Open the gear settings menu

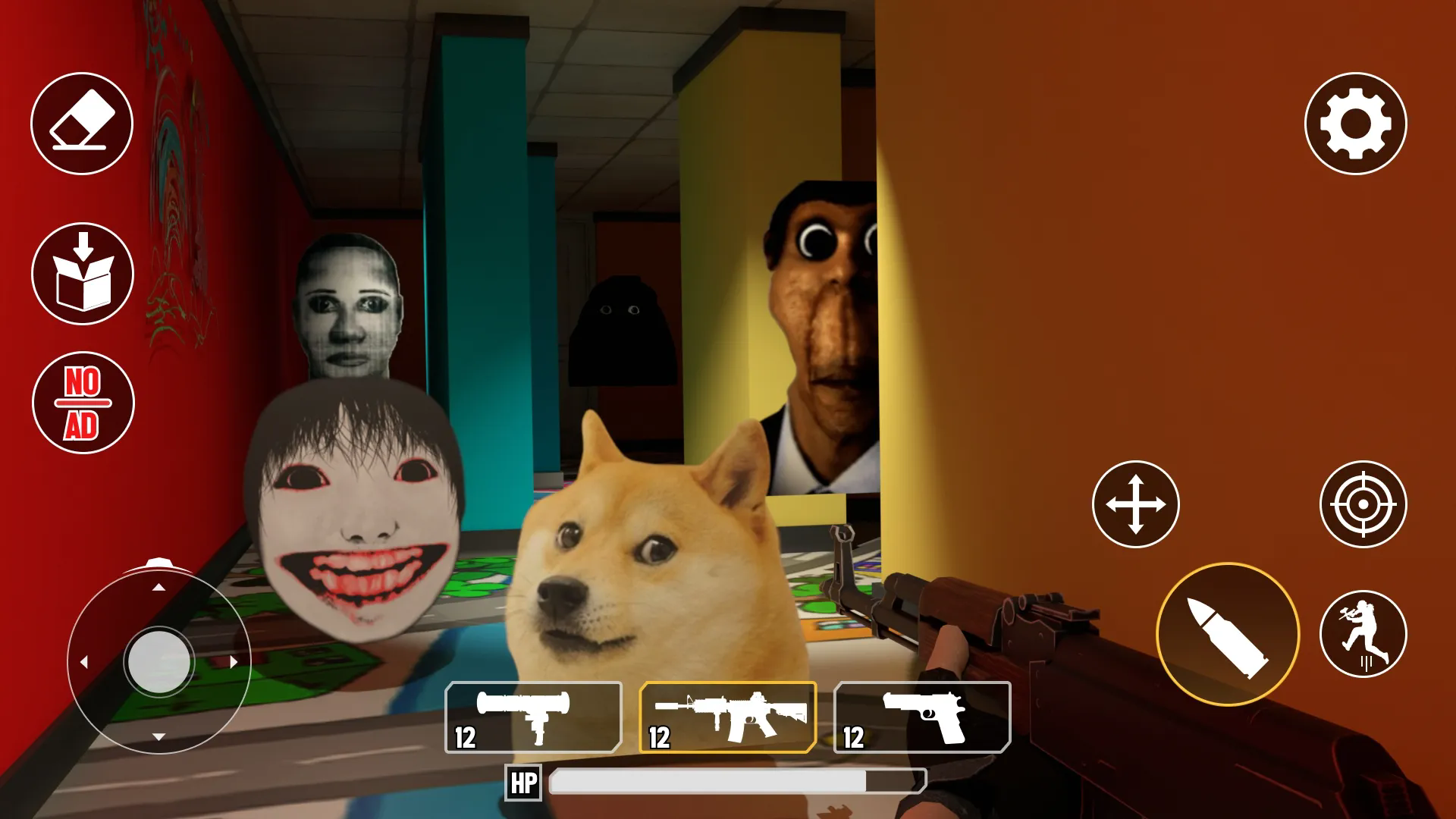point(1355,124)
